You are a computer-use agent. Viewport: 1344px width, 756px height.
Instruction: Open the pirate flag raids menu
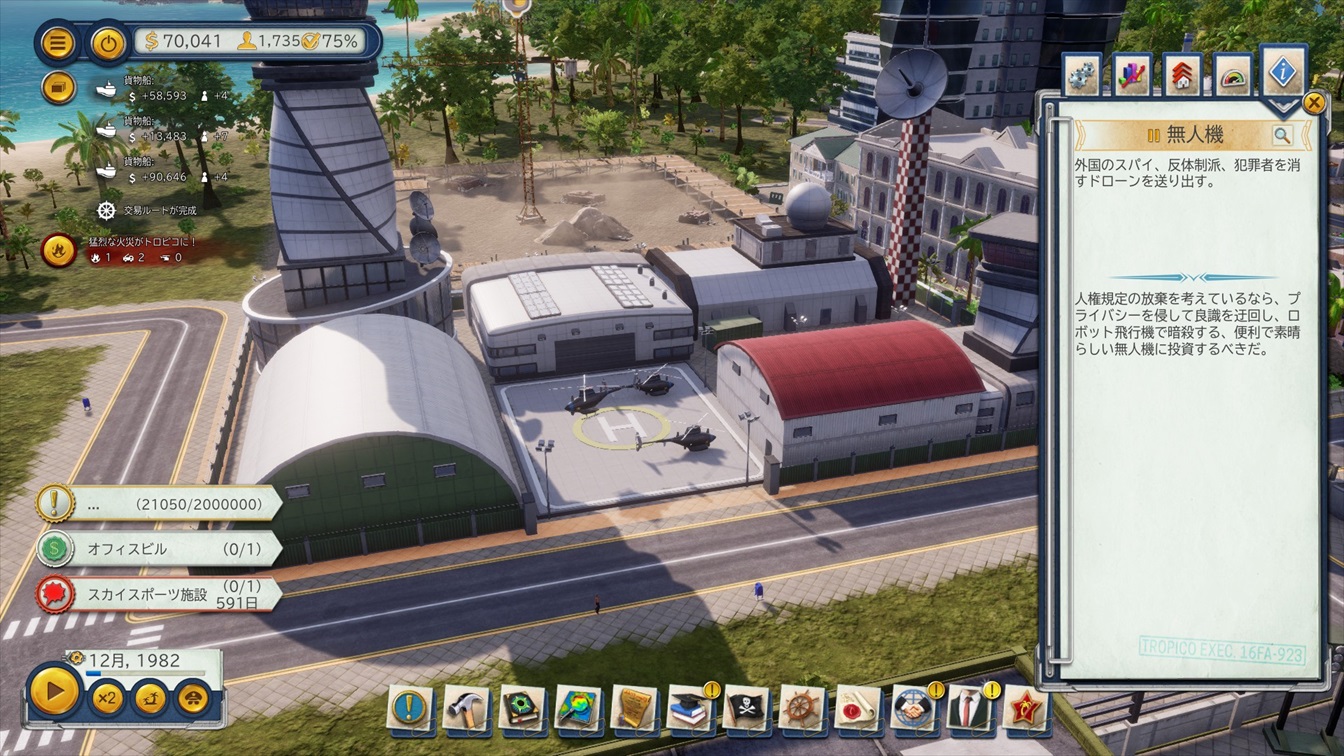coord(745,709)
